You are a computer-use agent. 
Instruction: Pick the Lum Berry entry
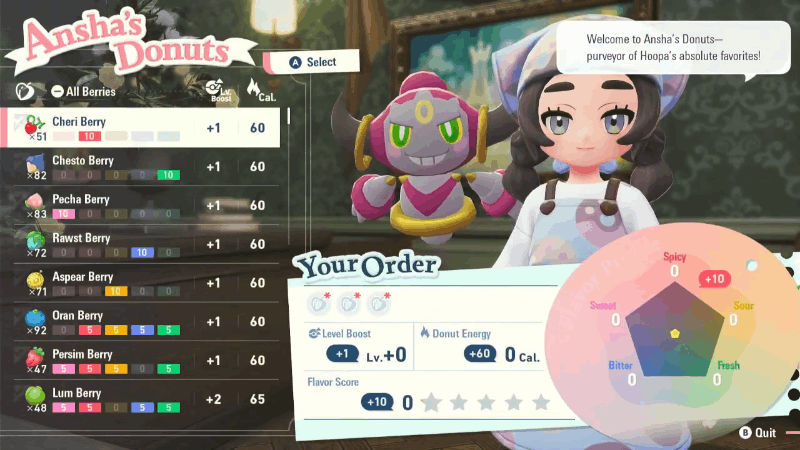tap(140, 399)
